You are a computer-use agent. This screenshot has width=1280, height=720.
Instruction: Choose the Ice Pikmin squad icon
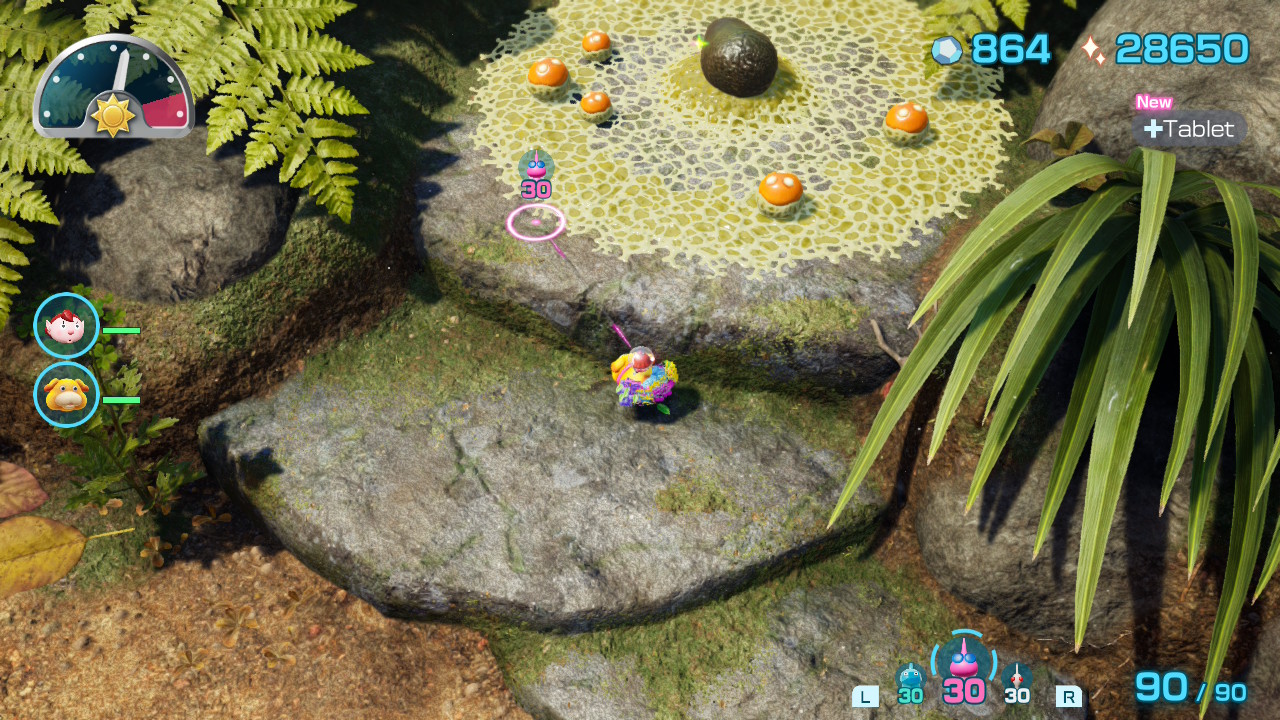pyautogui.click(x=910, y=680)
